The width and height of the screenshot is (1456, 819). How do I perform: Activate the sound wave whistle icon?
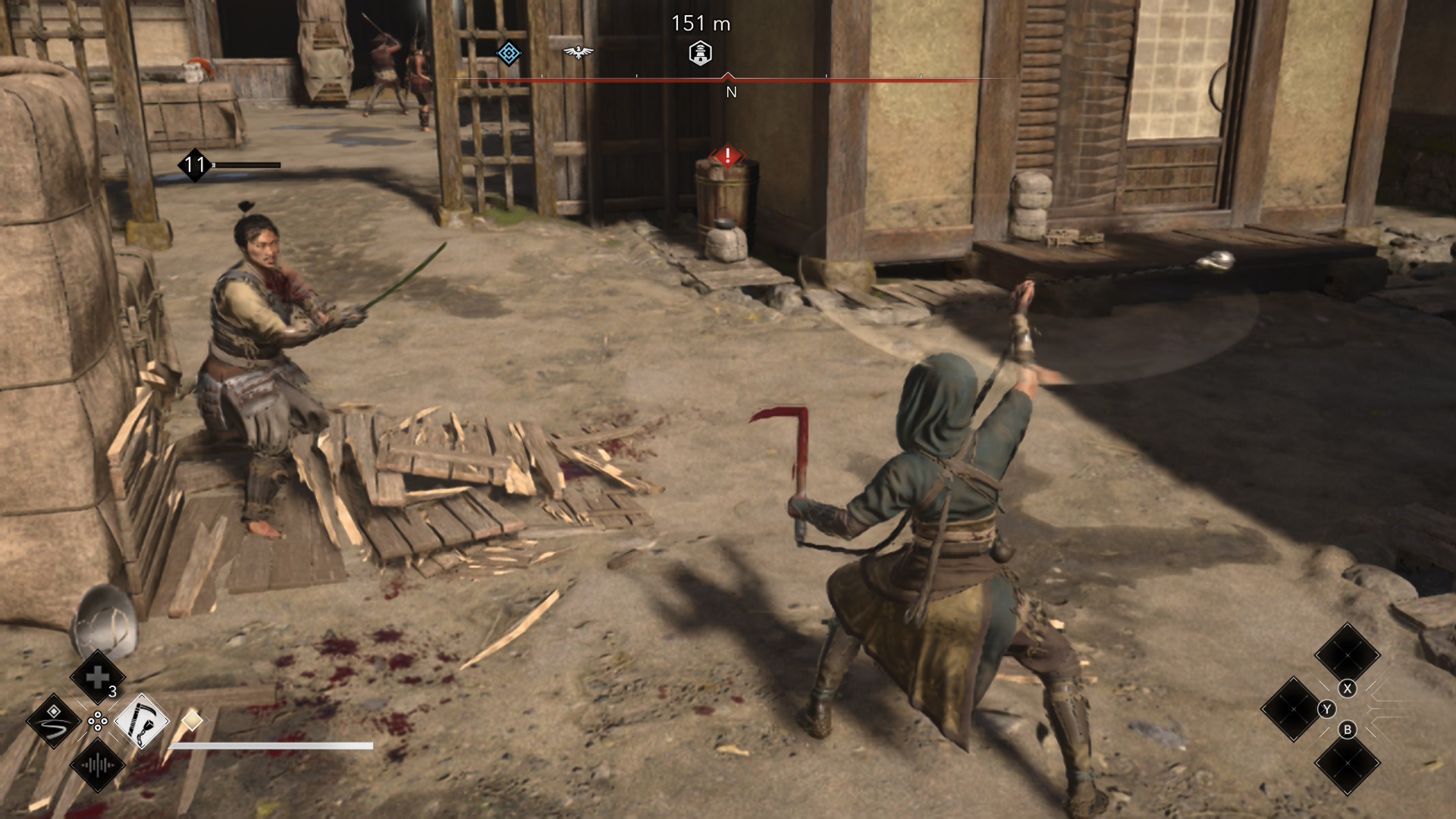[98, 765]
